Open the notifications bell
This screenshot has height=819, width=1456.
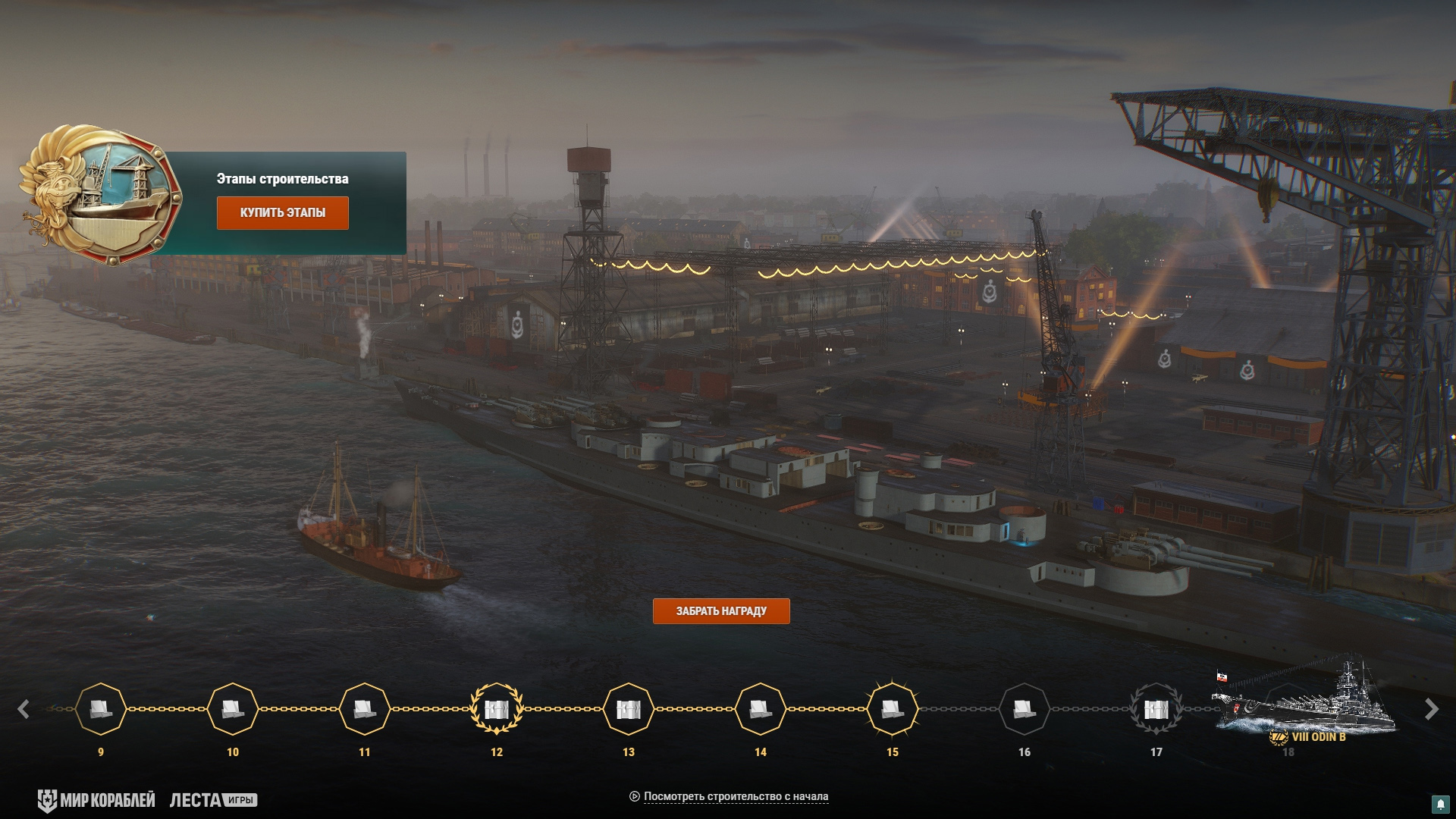click(1440, 804)
